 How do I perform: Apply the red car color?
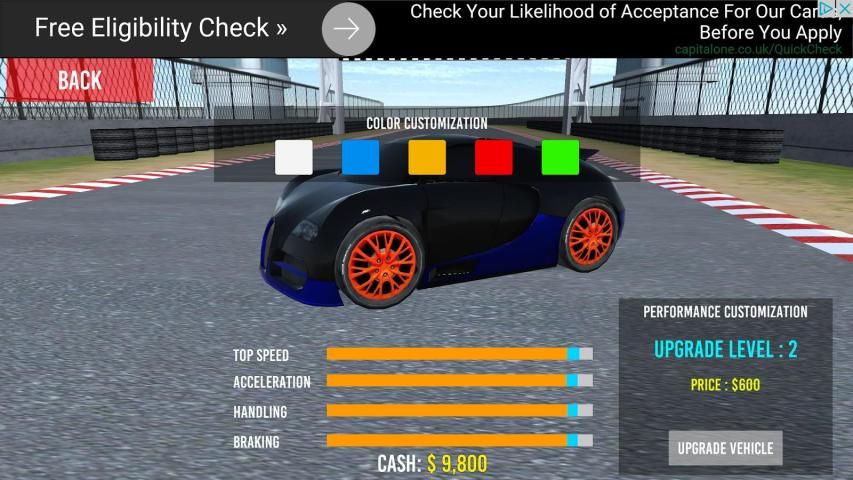pyautogui.click(x=494, y=158)
